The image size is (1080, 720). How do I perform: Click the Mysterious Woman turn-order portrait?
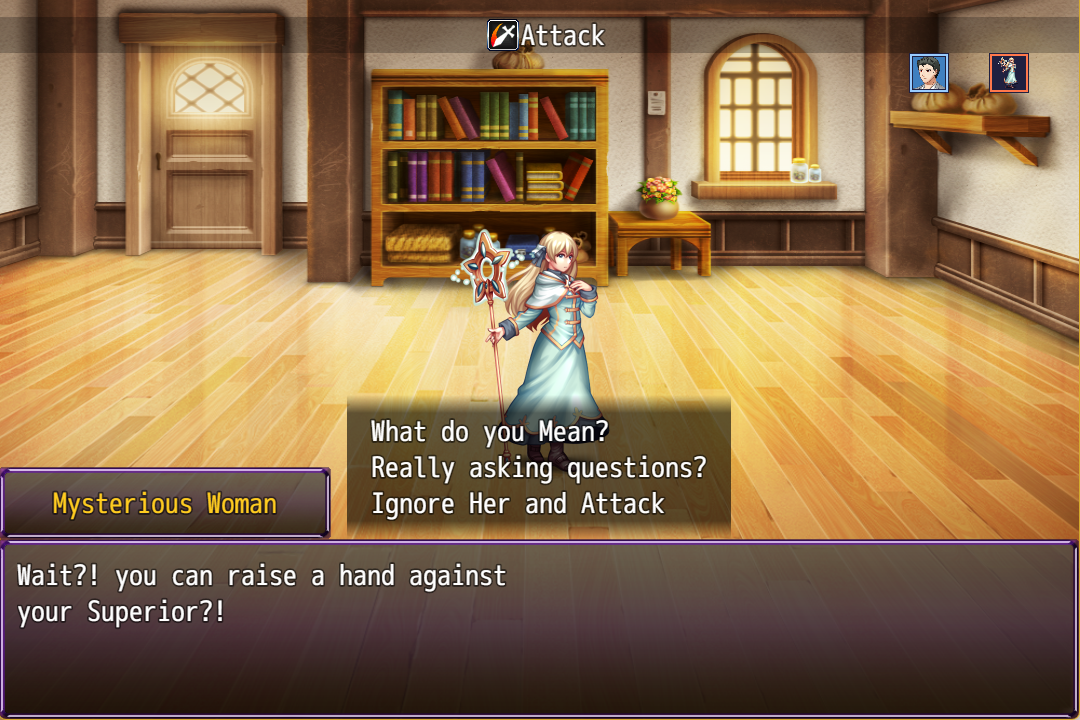(x=1009, y=73)
